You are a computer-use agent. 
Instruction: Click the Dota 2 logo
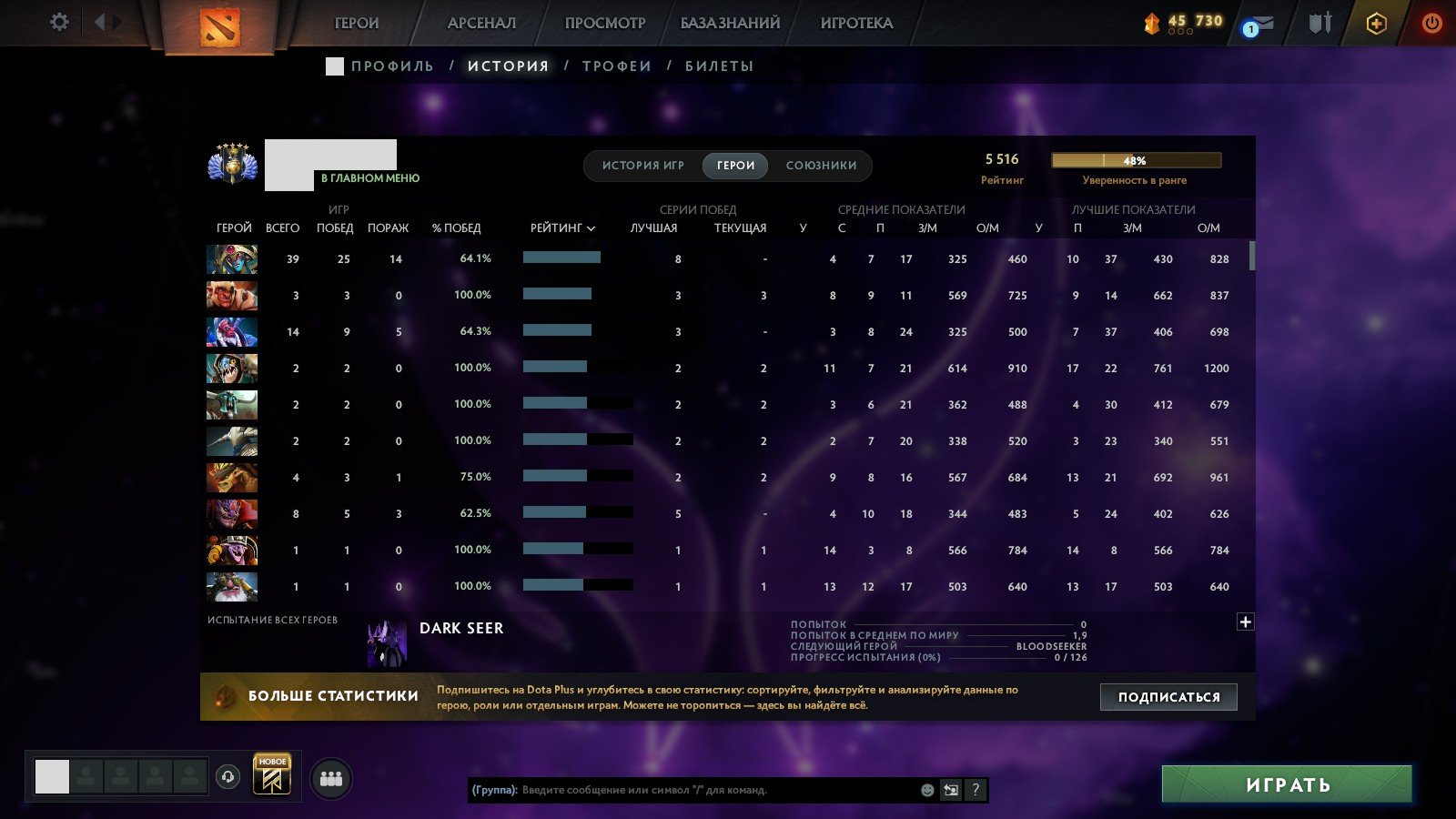coord(219,24)
